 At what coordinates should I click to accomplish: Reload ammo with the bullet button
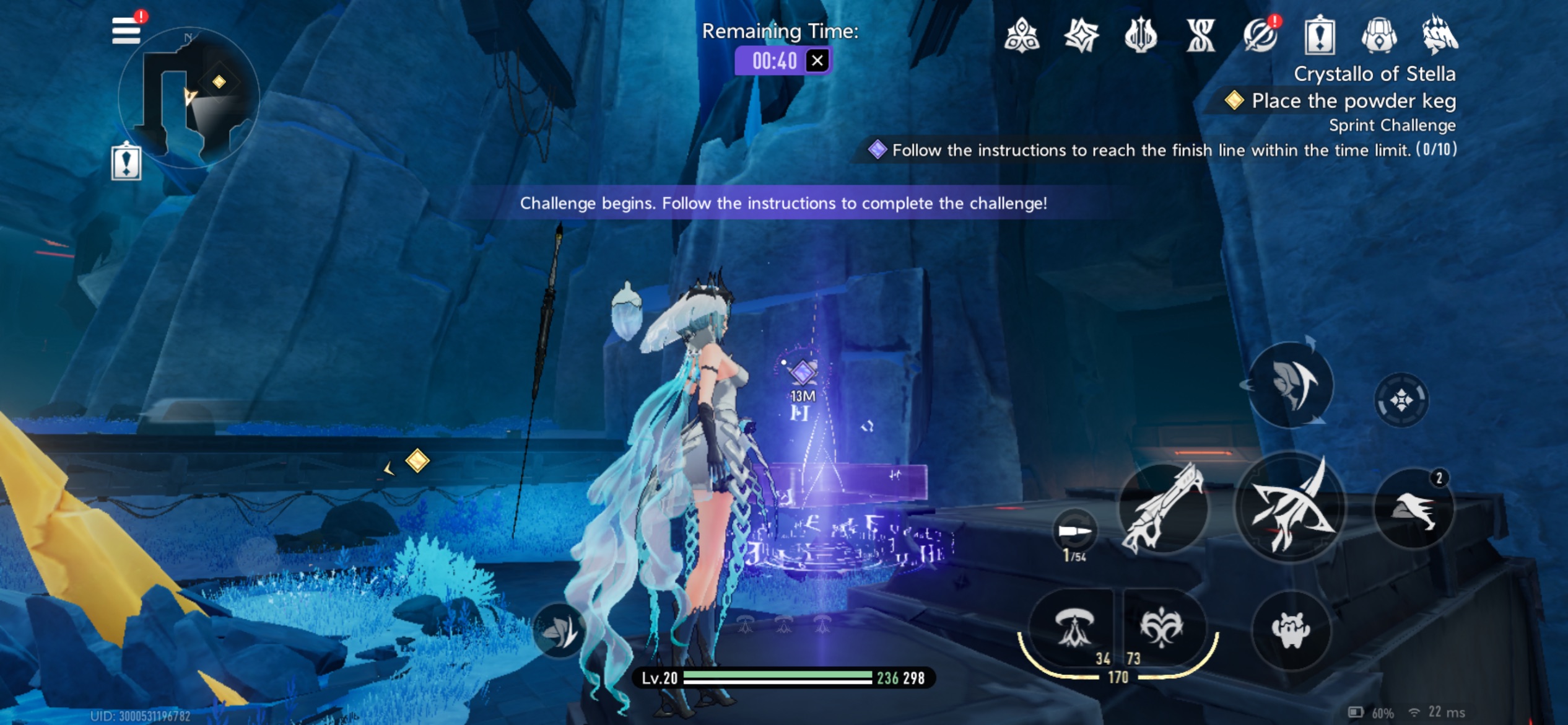(x=1074, y=532)
